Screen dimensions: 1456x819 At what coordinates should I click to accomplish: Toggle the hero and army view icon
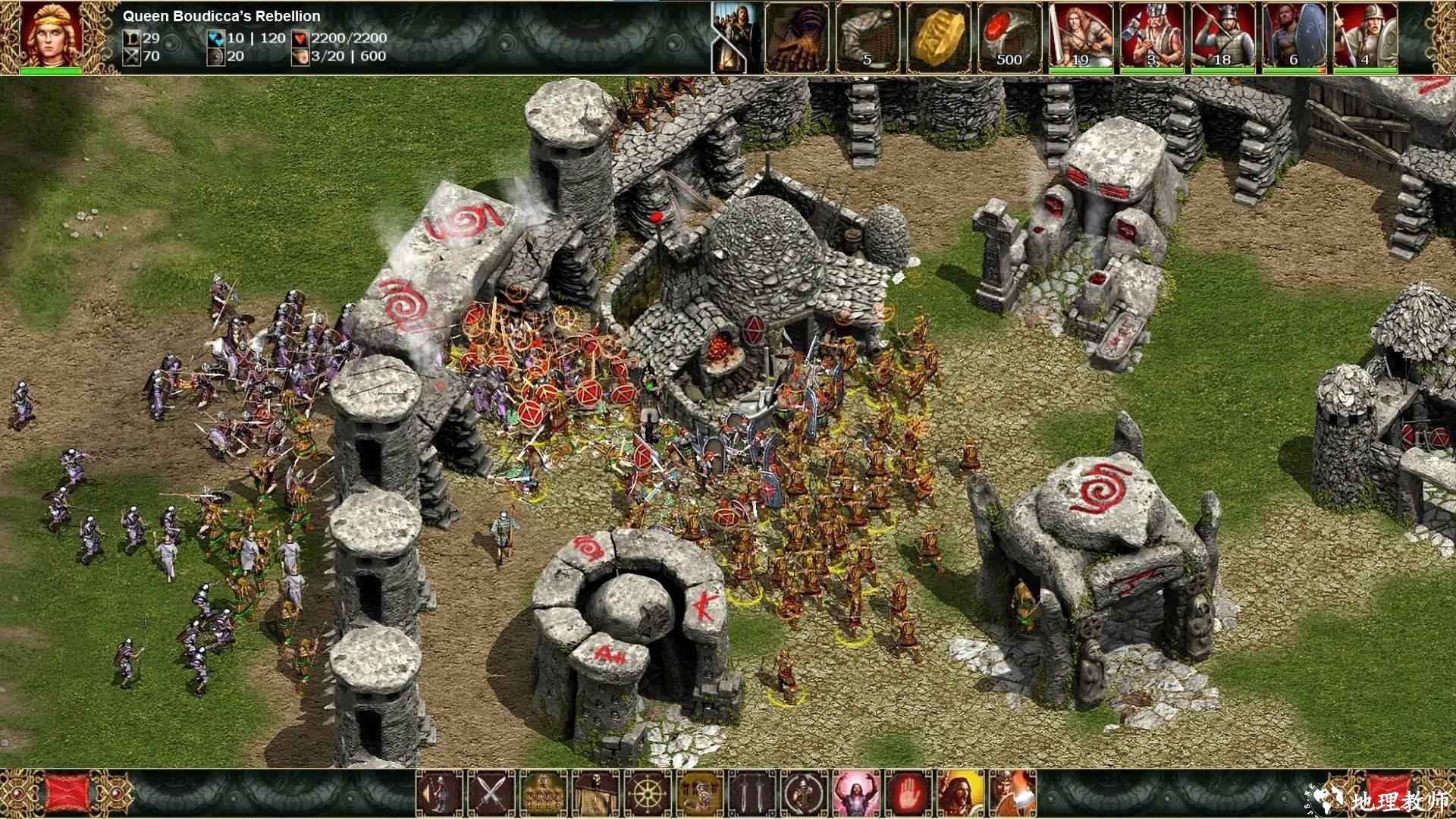736,38
